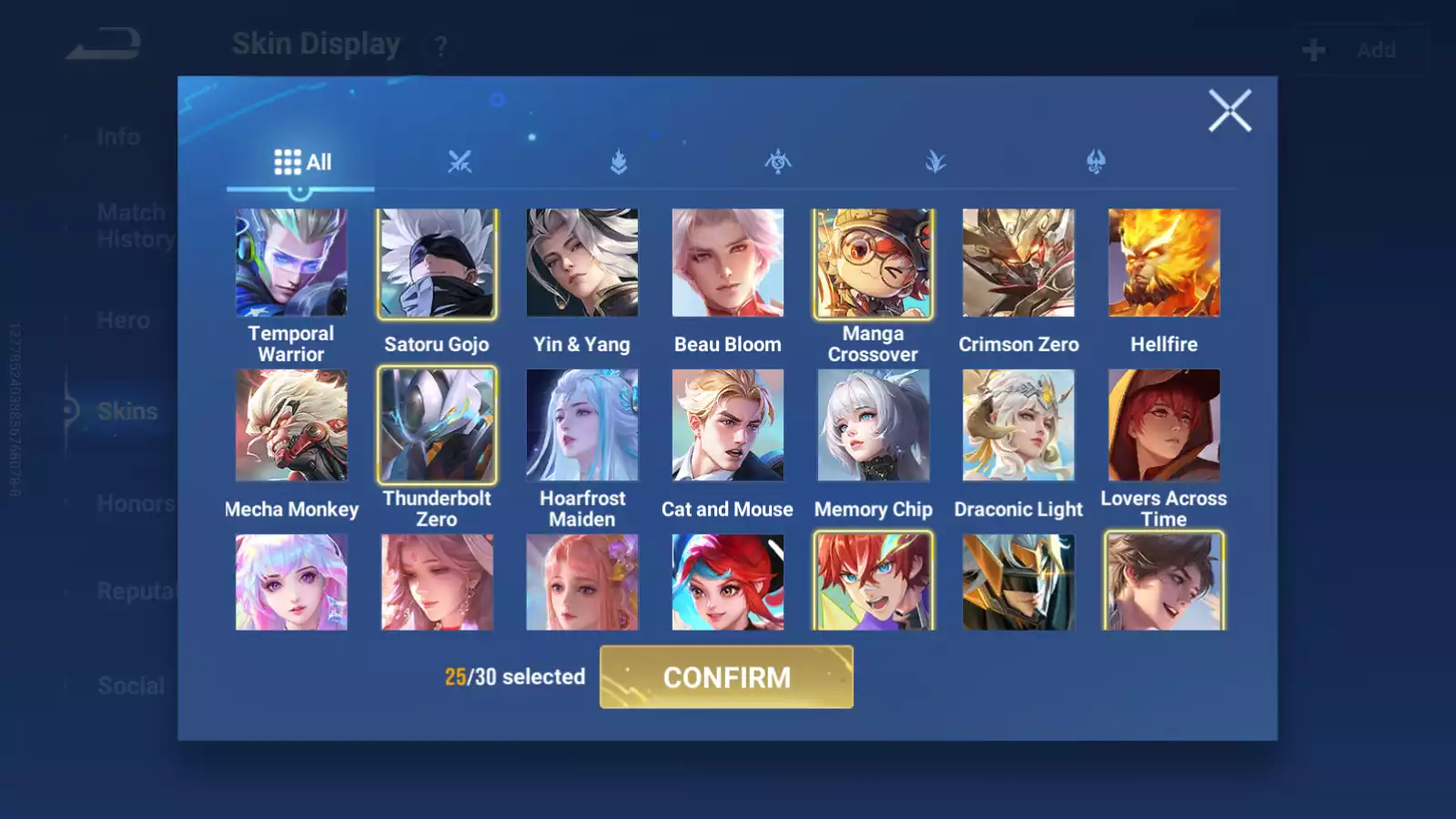This screenshot has width=1456, height=819.
Task: Open the Tank class filter icon
Action: [618, 162]
